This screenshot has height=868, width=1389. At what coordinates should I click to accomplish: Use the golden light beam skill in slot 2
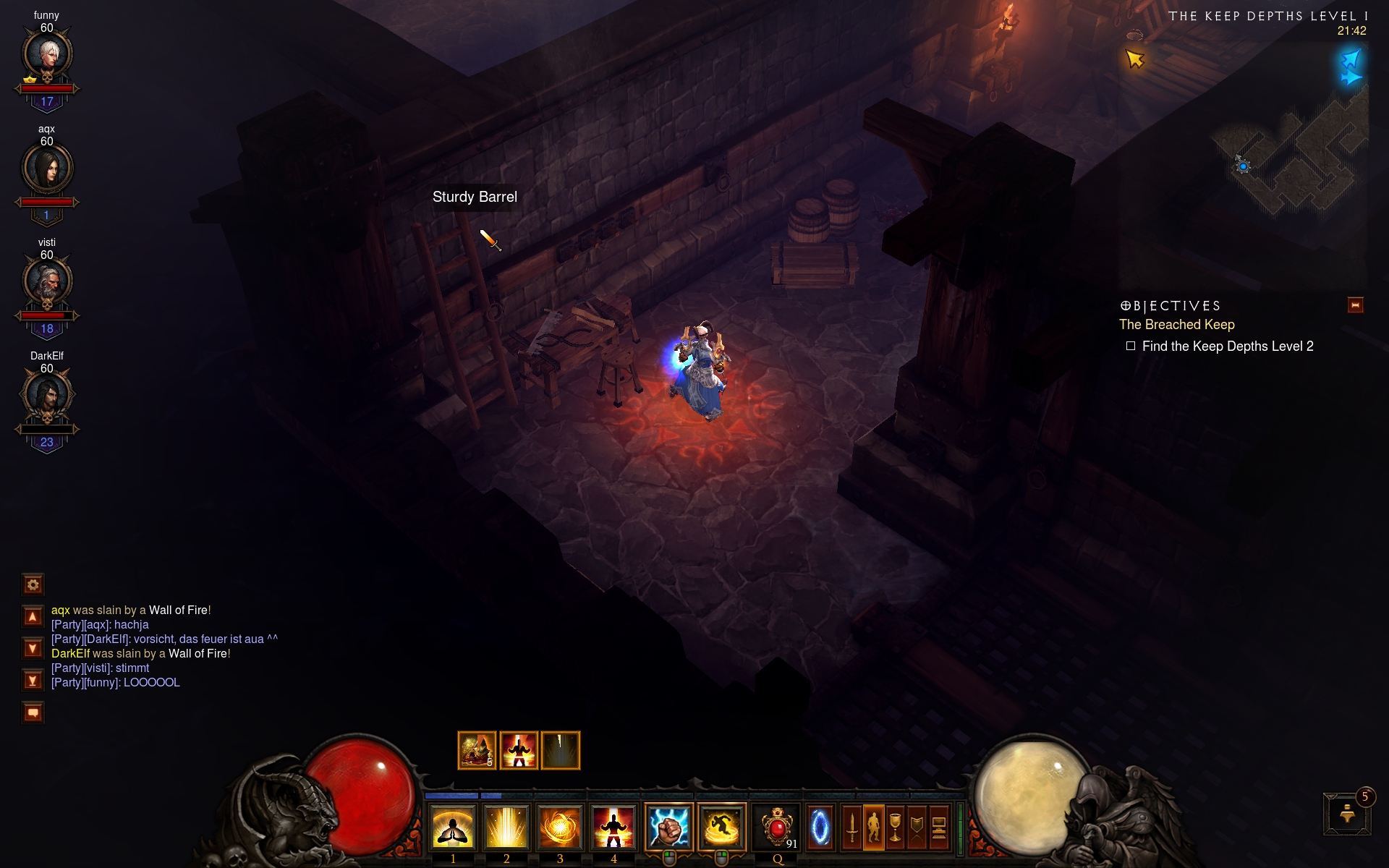pyautogui.click(x=506, y=827)
